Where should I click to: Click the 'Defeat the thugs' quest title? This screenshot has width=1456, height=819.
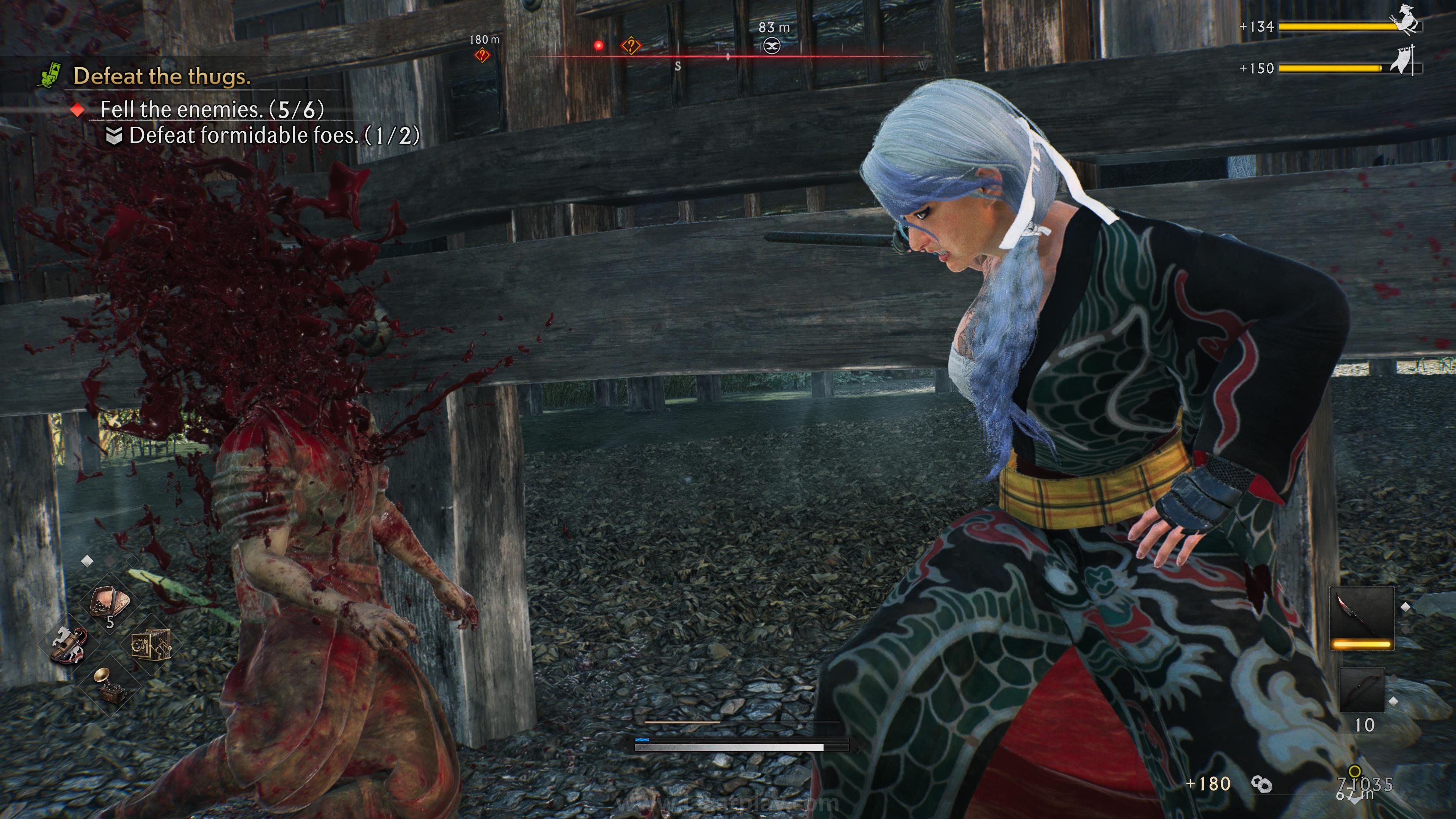[162, 77]
